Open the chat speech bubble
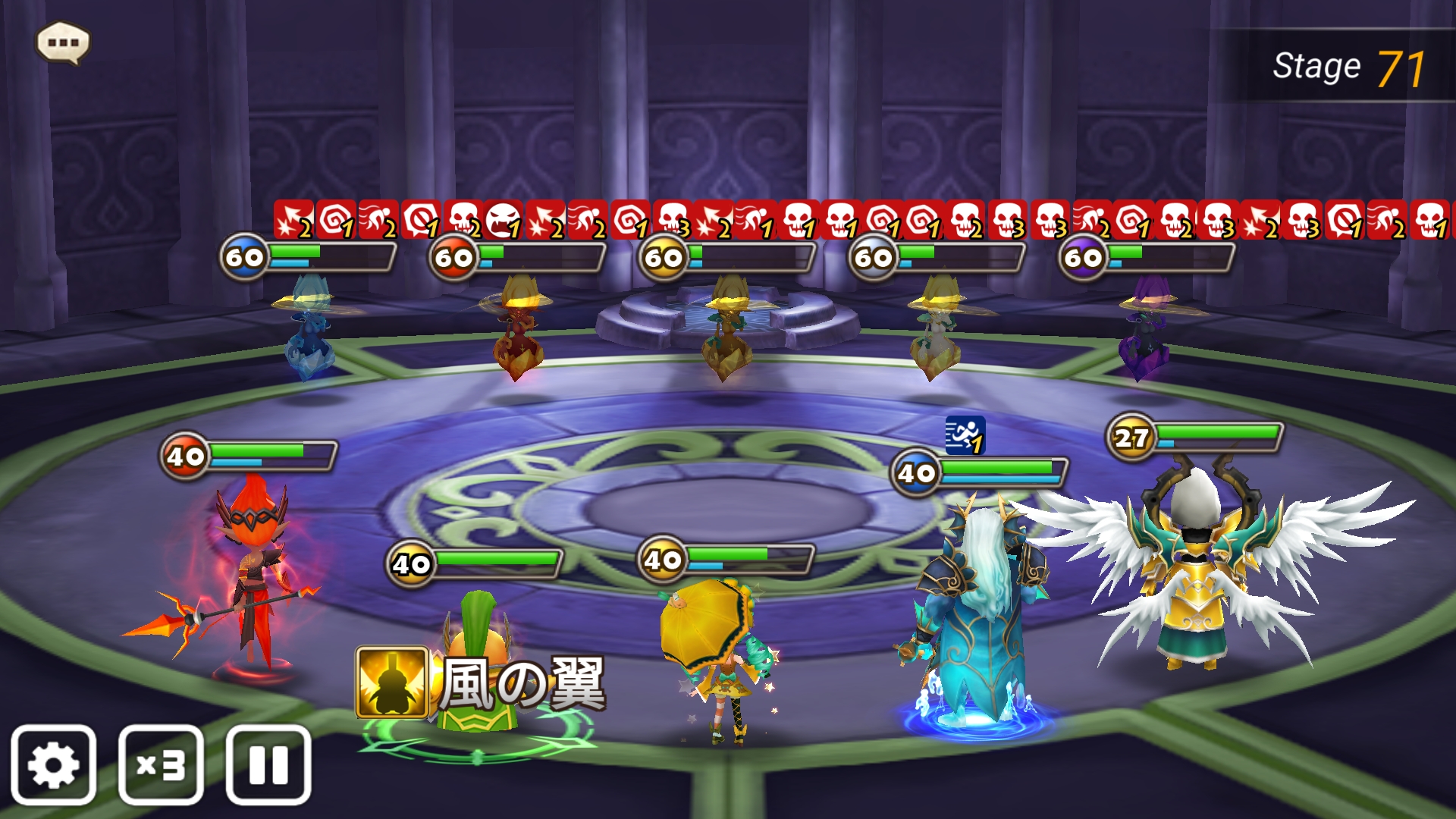The width and height of the screenshot is (1456, 819). 63,42
